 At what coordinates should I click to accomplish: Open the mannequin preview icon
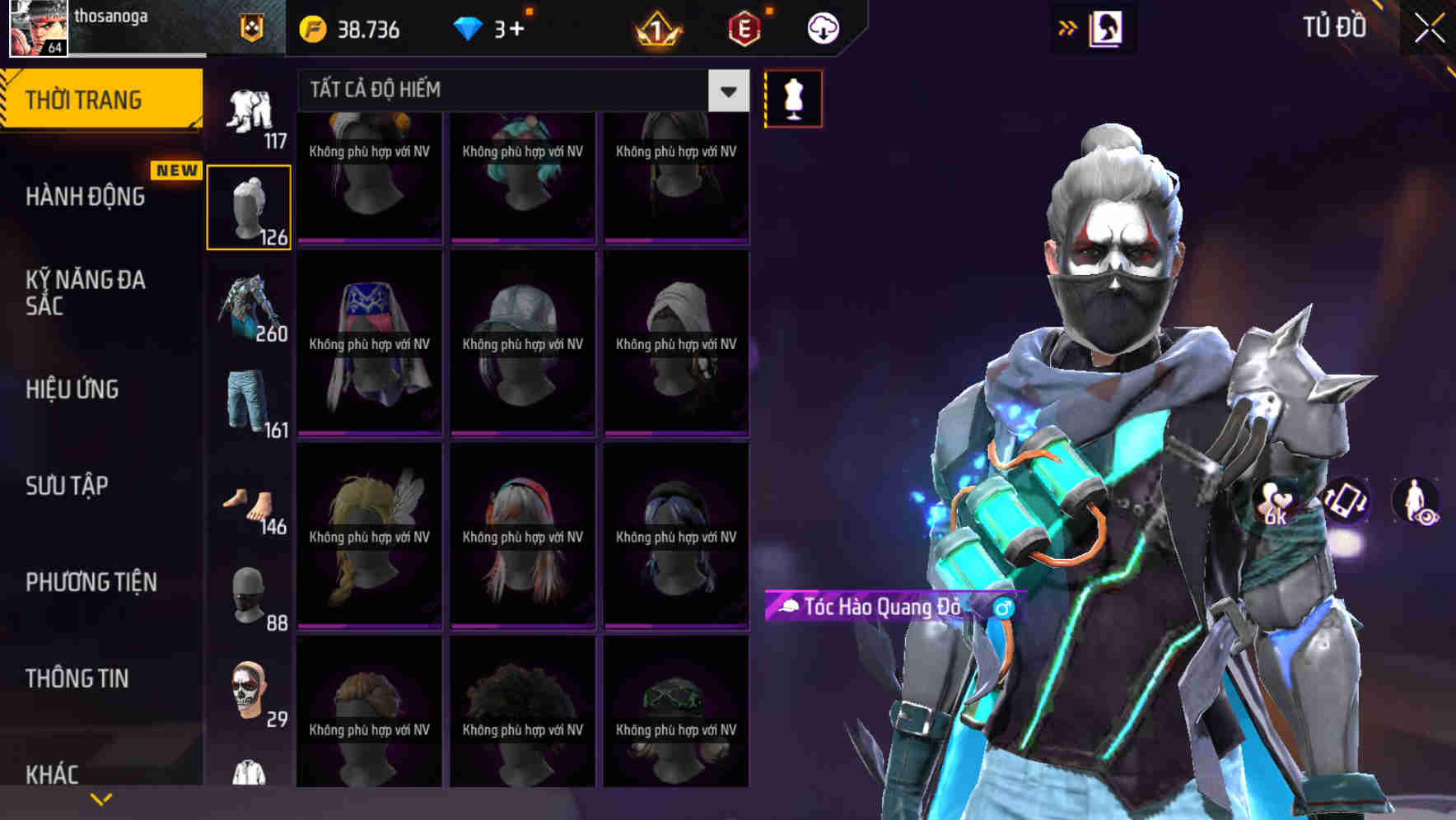click(x=793, y=98)
